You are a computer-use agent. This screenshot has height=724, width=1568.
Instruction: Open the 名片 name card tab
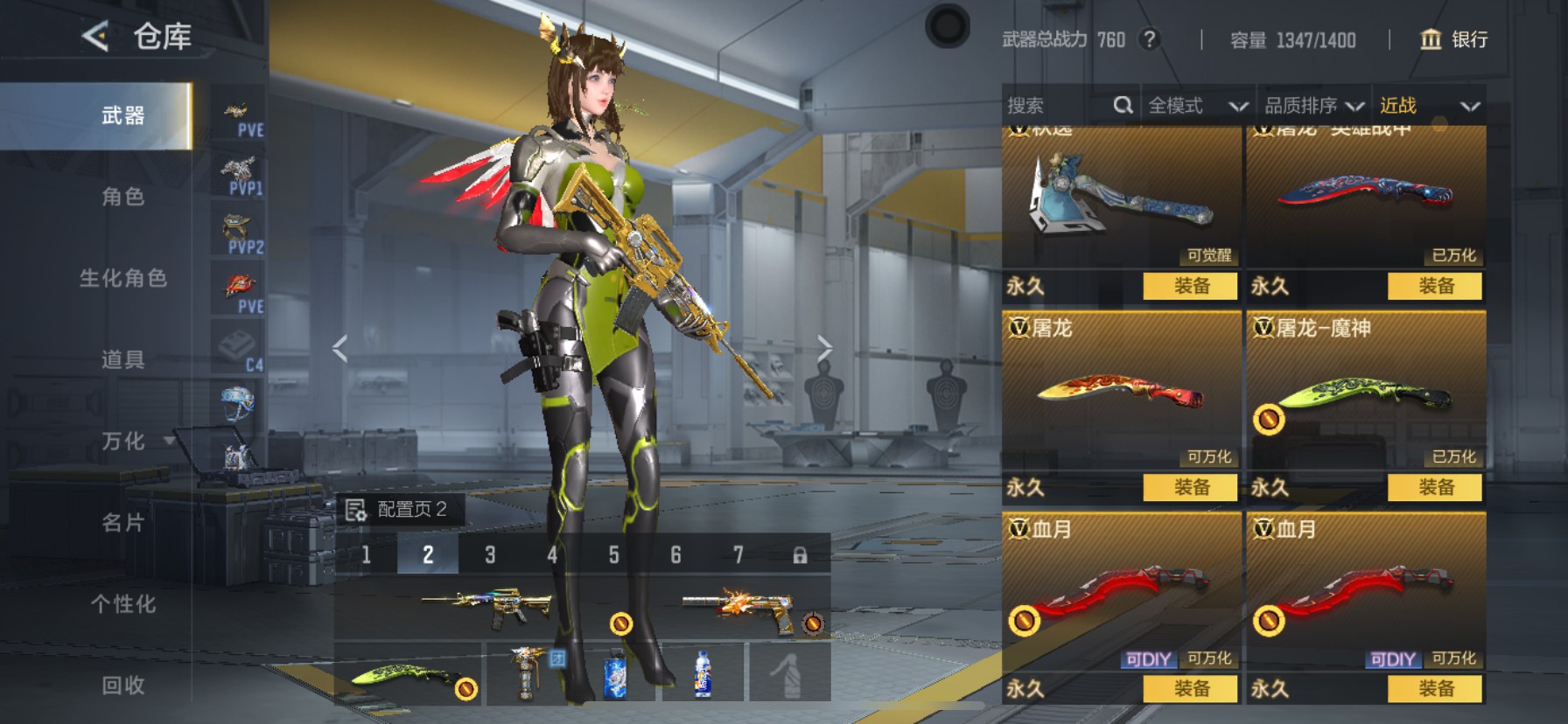click(122, 523)
